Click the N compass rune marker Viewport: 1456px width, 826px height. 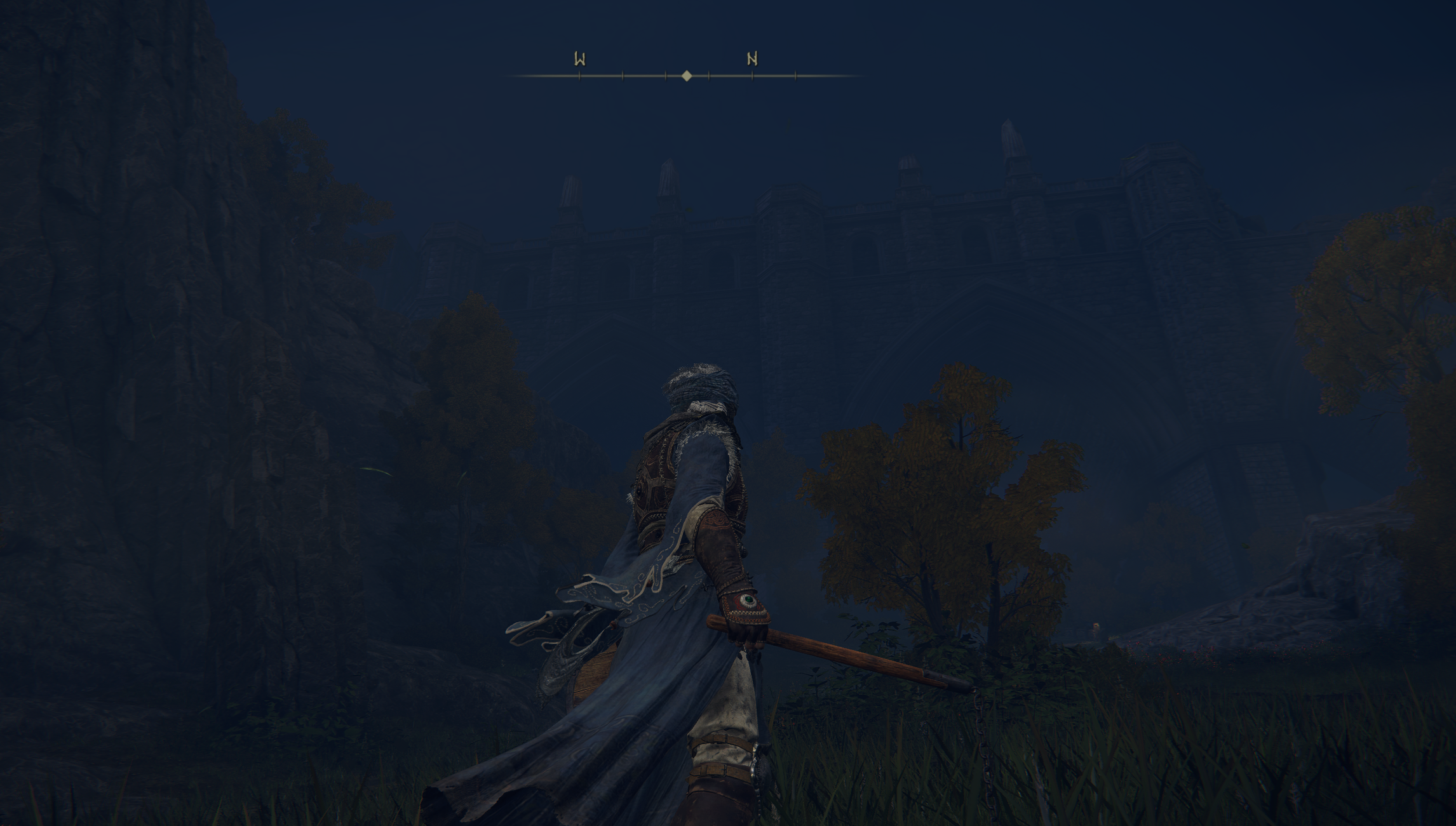pos(753,58)
